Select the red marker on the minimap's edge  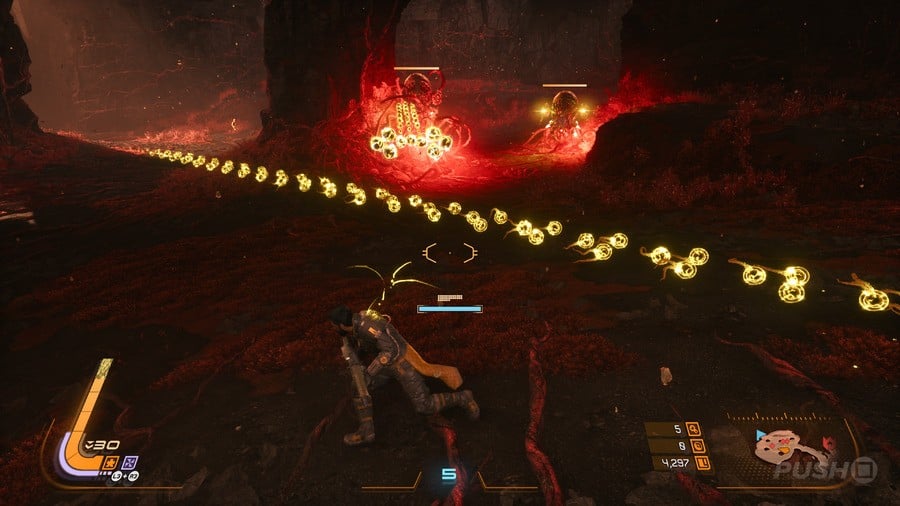click(x=828, y=442)
